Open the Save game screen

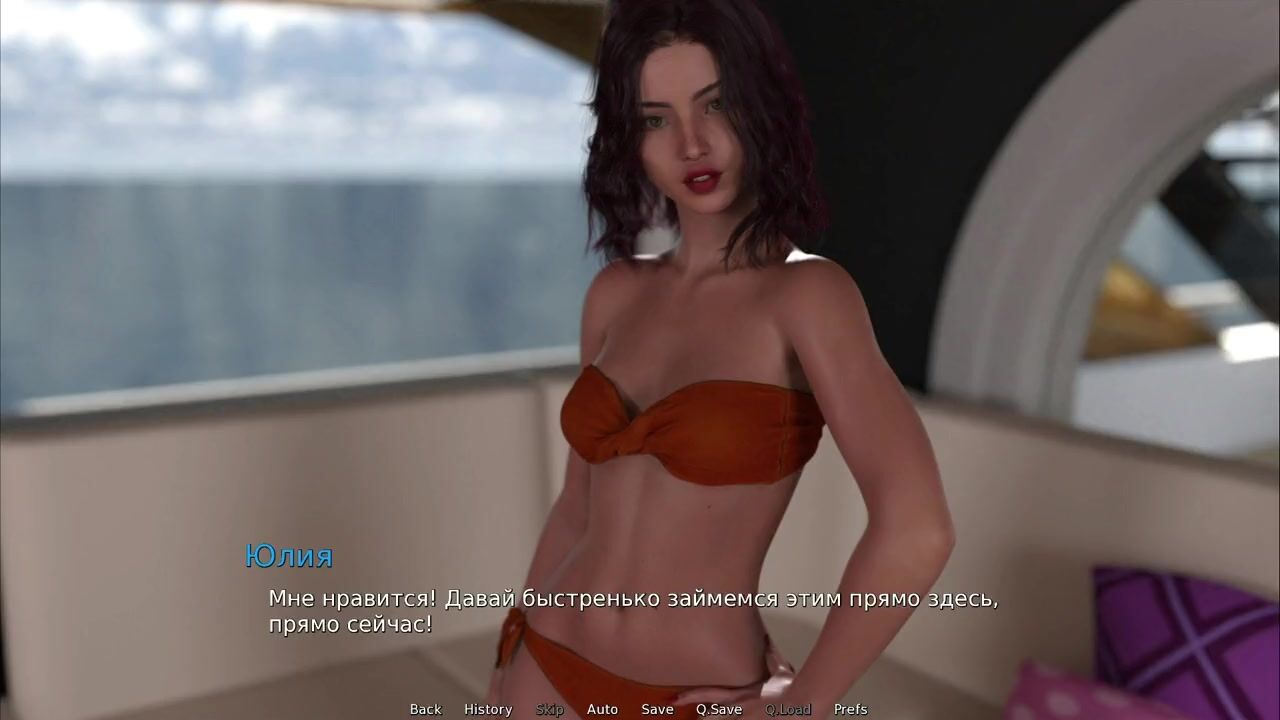pyautogui.click(x=657, y=709)
